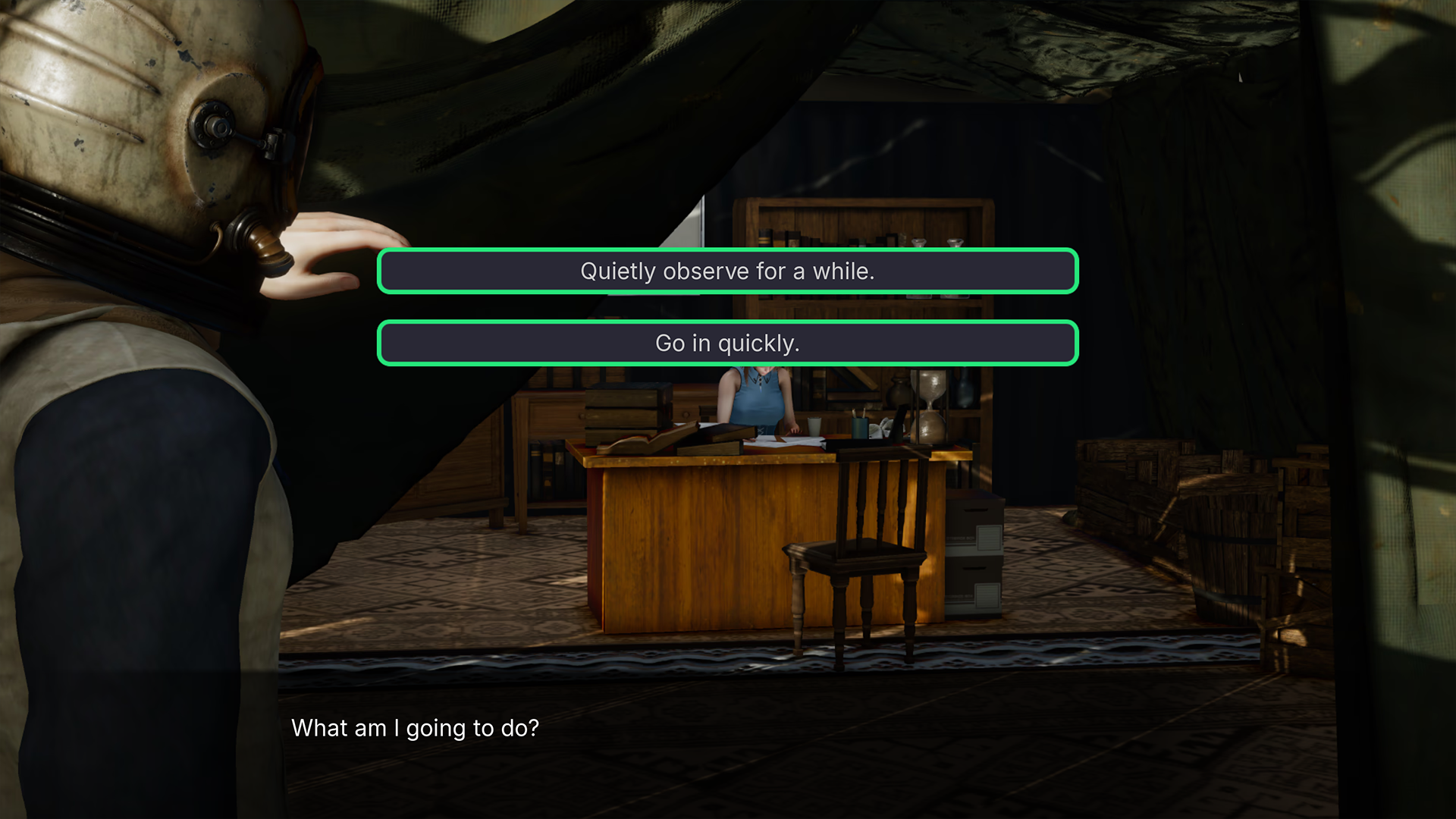Image resolution: width=1456 pixels, height=819 pixels.
Task: Select the "Go in quickly." option
Action: [727, 343]
